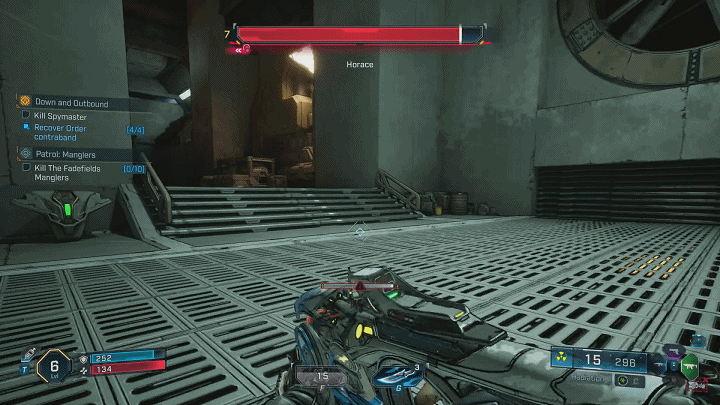This screenshot has height=405, width=720.
Task: Activate the action skill with 15 charge
Action: click(x=322, y=377)
